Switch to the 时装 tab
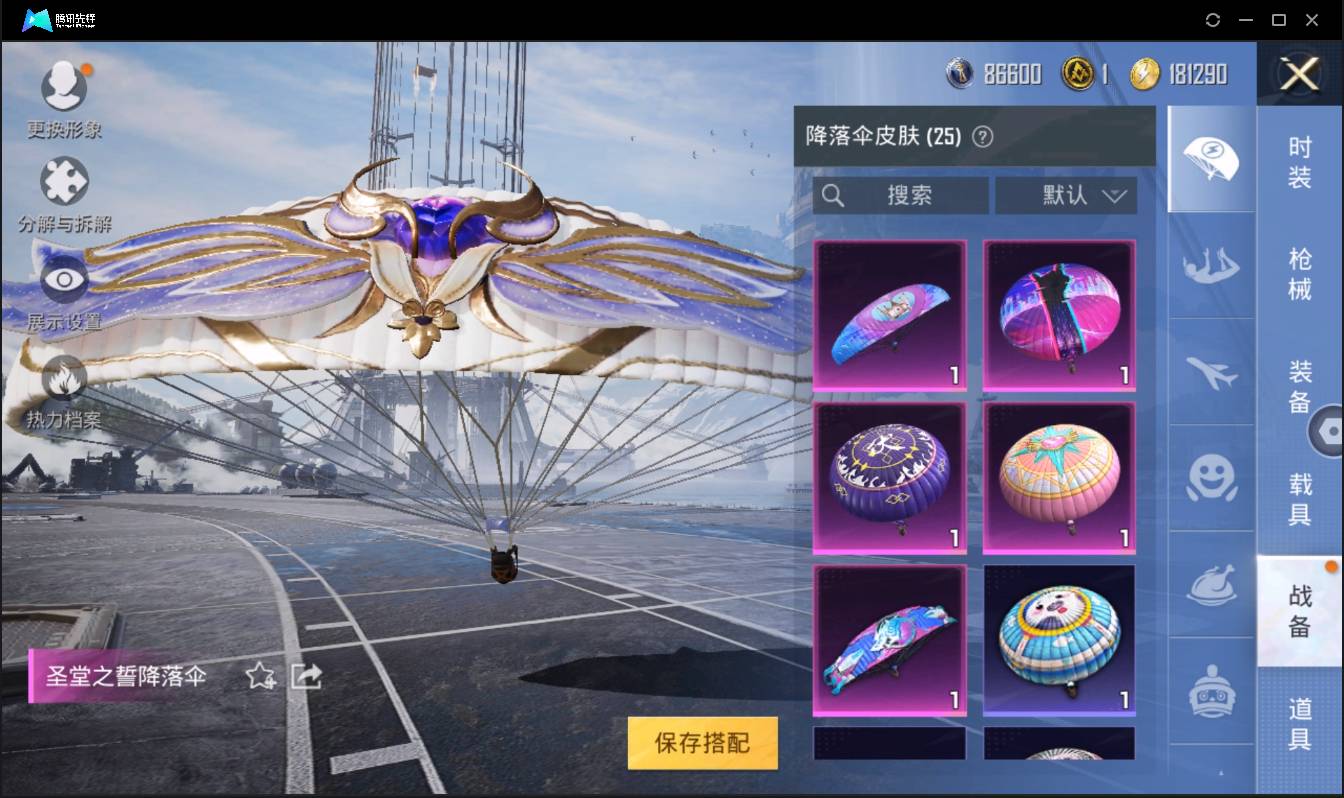Screen dimensions: 1344x798 pos(1300,165)
